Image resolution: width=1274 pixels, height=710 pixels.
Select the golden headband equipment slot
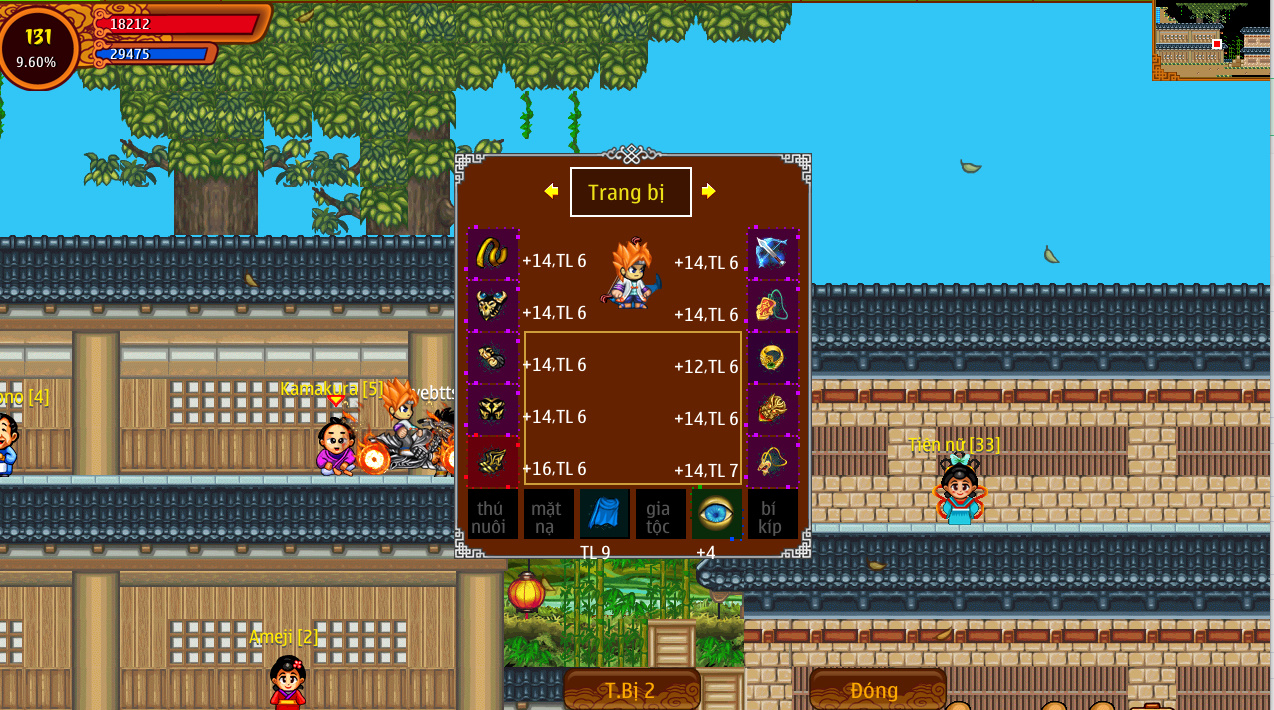pyautogui.click(x=493, y=253)
